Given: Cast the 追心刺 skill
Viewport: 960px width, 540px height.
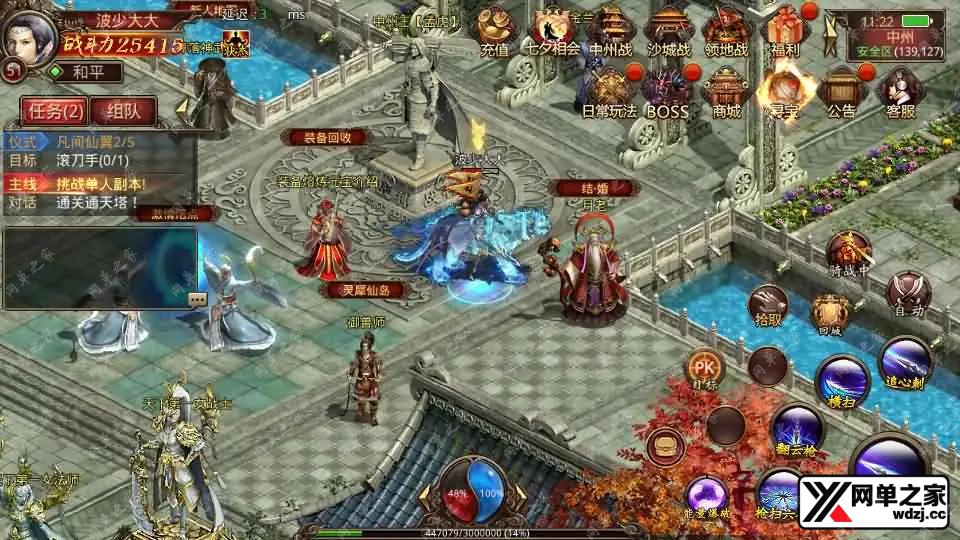Looking at the screenshot, I should [905, 361].
